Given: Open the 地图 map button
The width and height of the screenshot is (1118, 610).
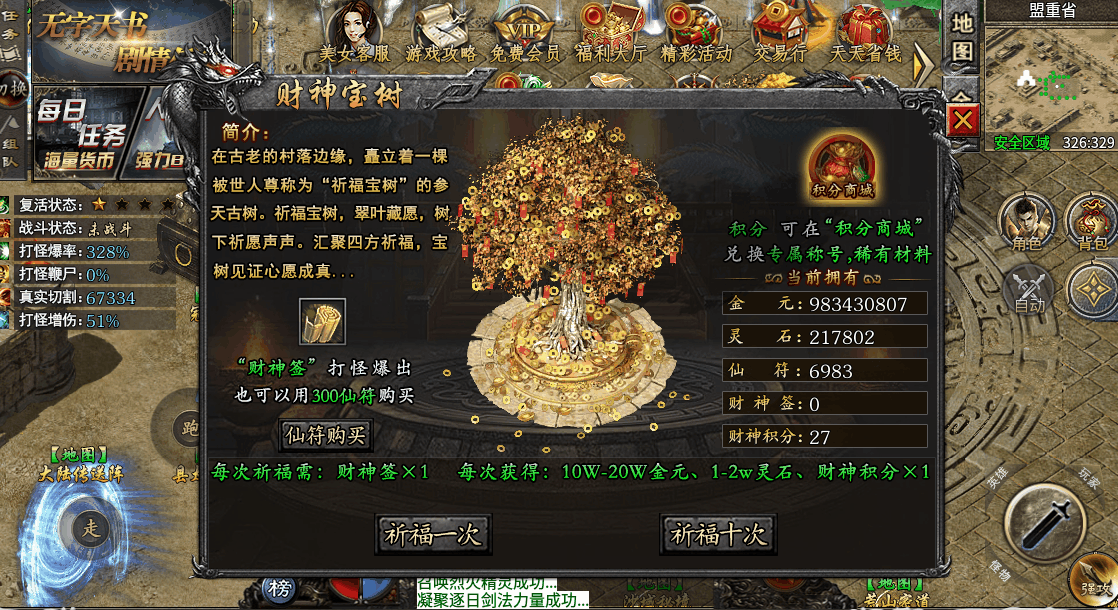Looking at the screenshot, I should tap(962, 36).
